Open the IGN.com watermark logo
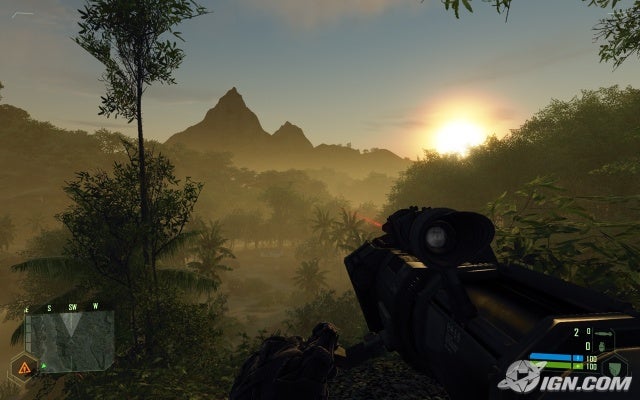 click(565, 377)
